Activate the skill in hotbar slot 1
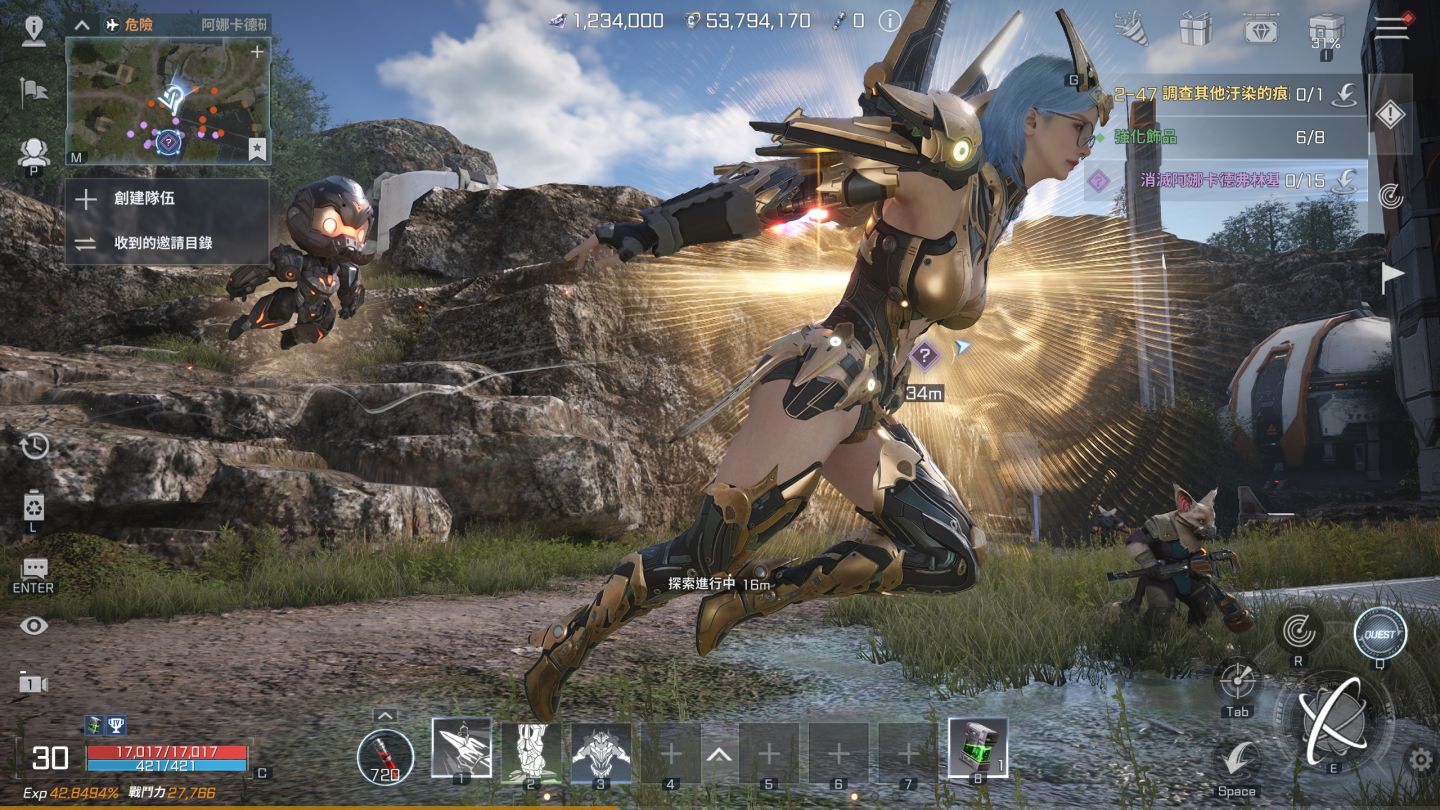1440x810 pixels. point(461,749)
